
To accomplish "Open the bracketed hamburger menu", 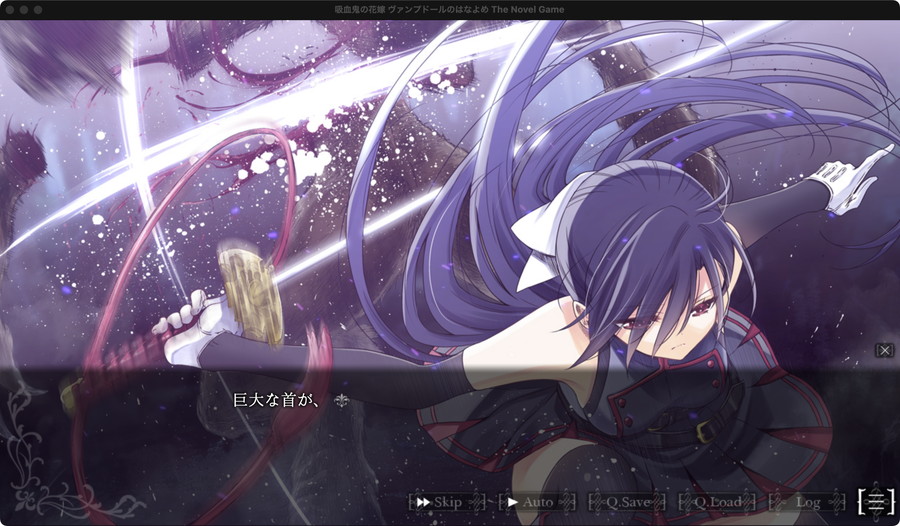I will coord(876,501).
